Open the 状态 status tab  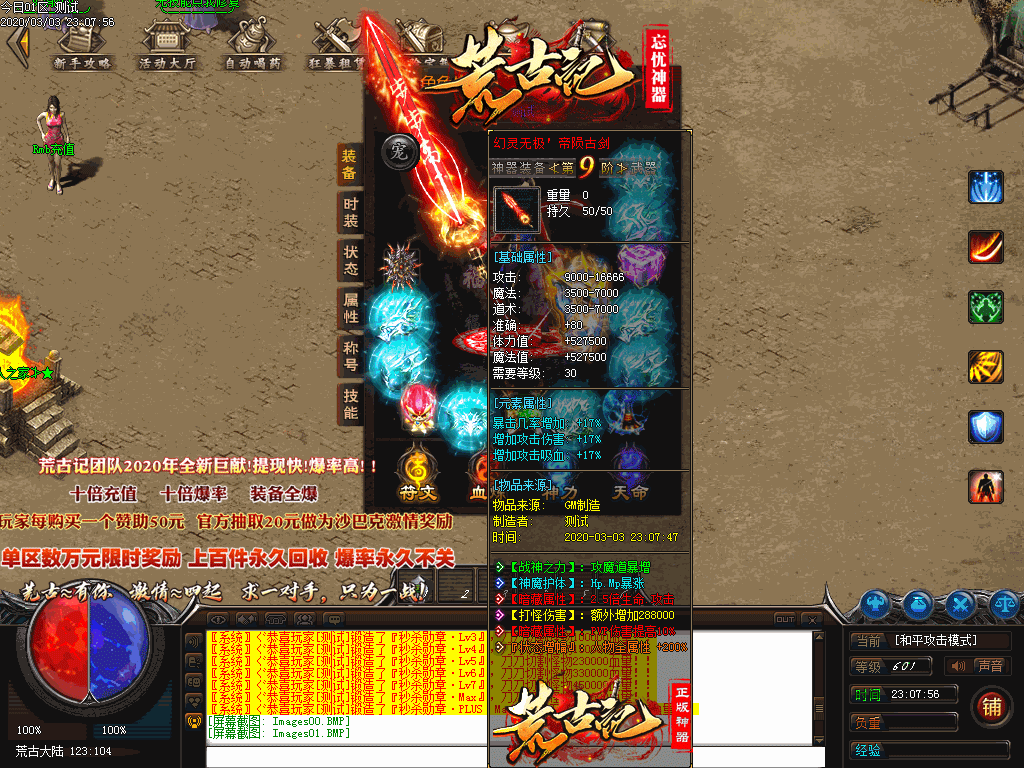pos(350,259)
